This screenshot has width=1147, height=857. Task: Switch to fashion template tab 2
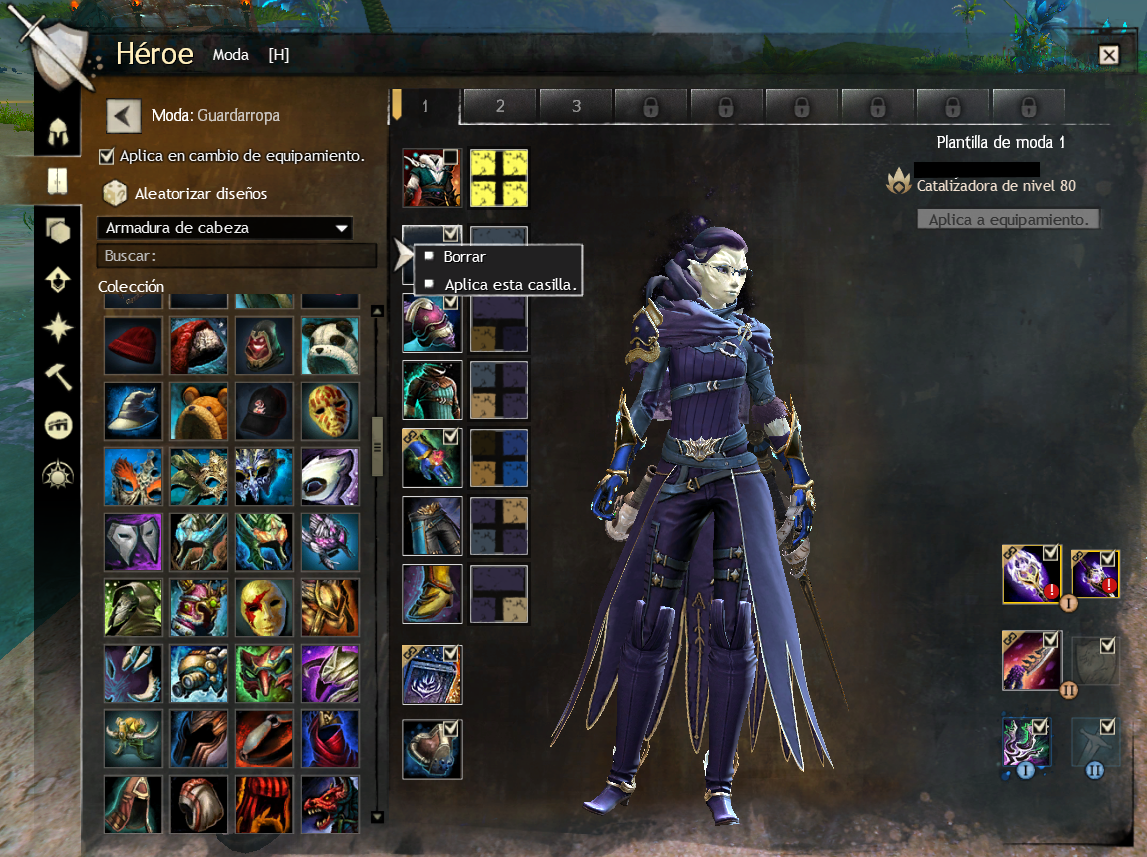click(500, 106)
